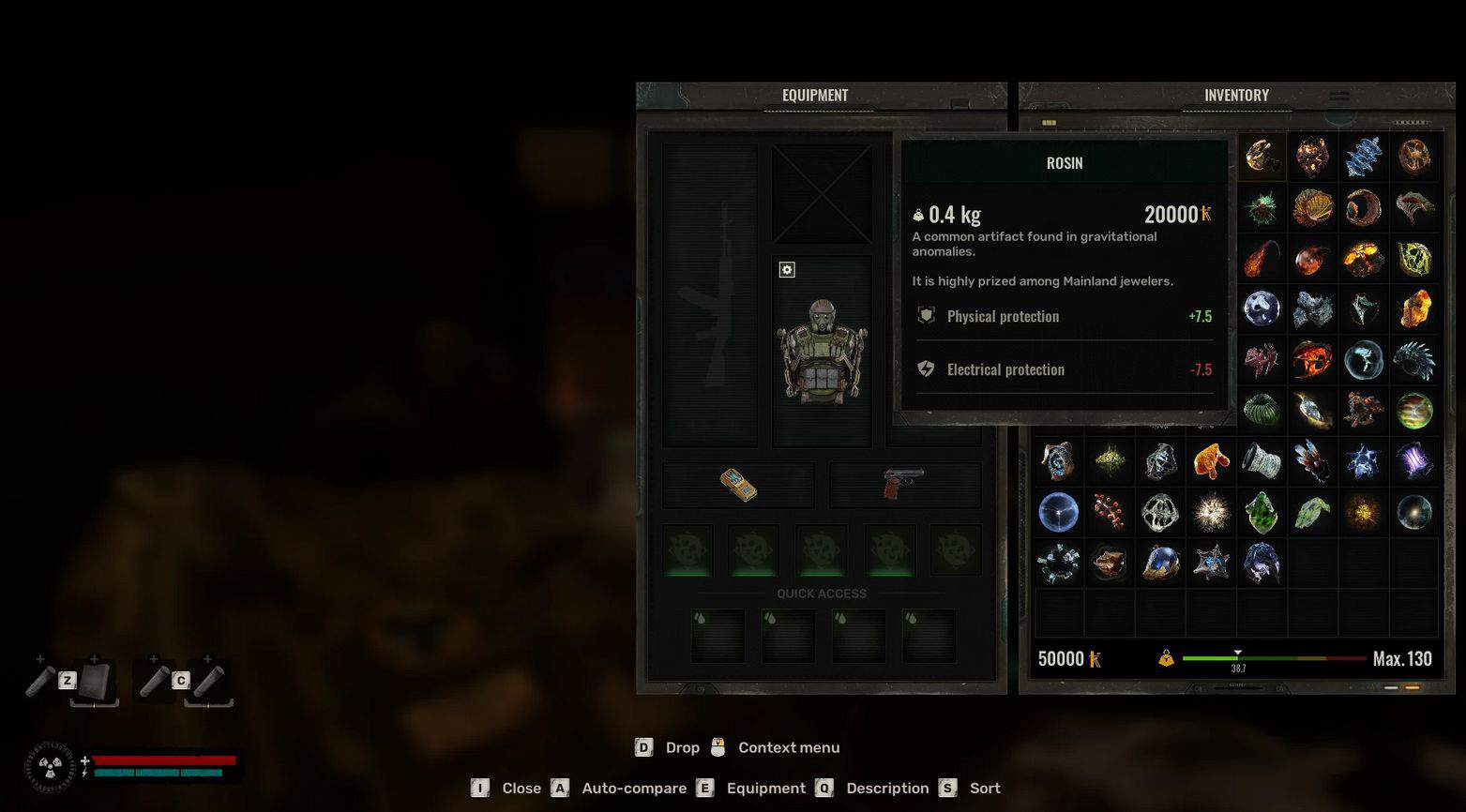This screenshot has width=1466, height=812.
Task: Choose the green spiky urchin artifact
Action: point(1262,208)
